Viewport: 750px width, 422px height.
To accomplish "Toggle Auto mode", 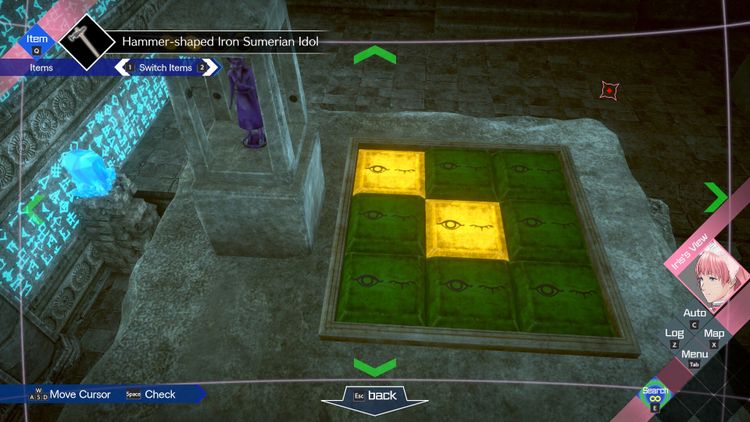I will tap(694, 314).
